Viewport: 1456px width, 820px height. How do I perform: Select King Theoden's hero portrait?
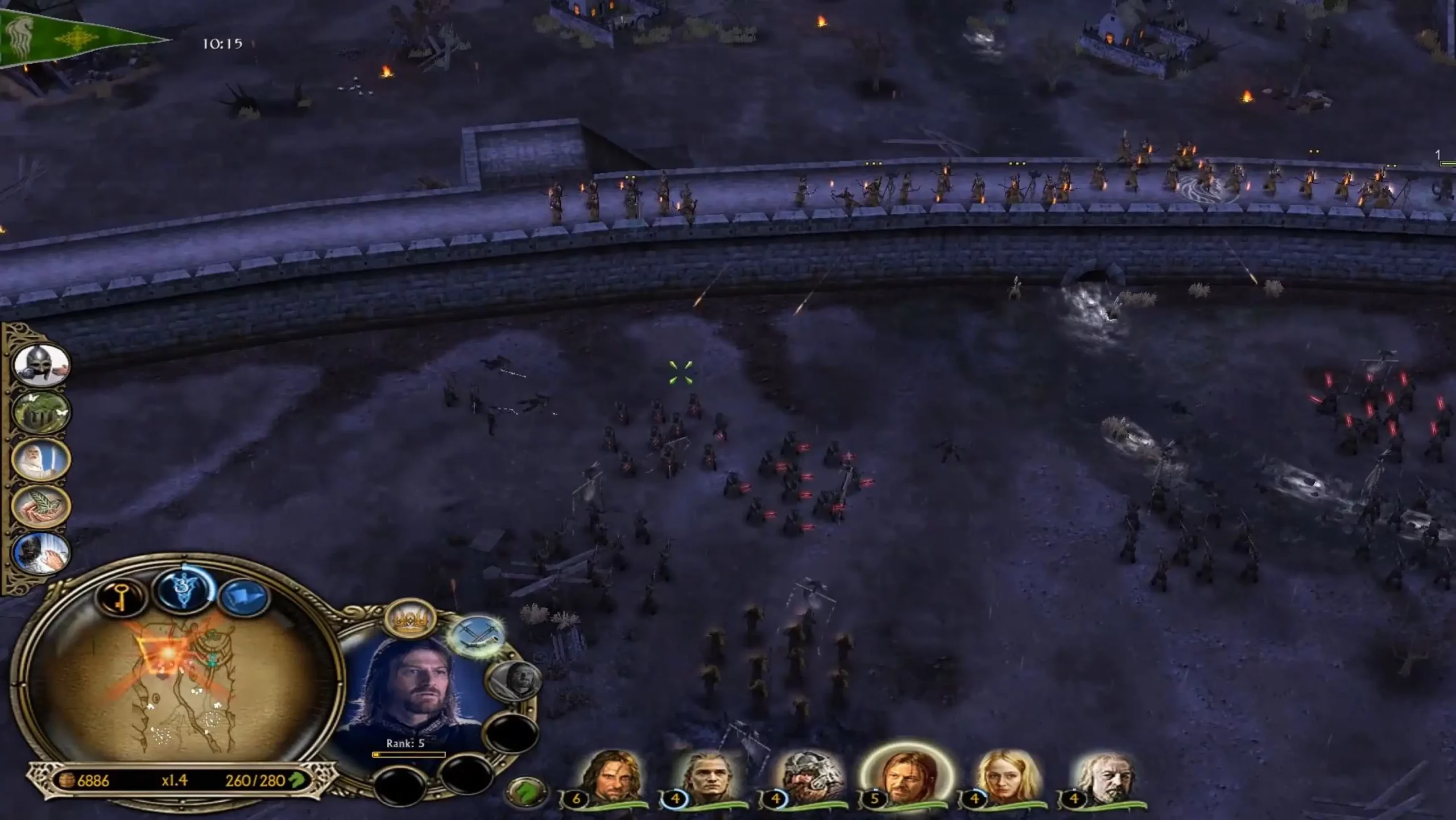[x=1106, y=777]
